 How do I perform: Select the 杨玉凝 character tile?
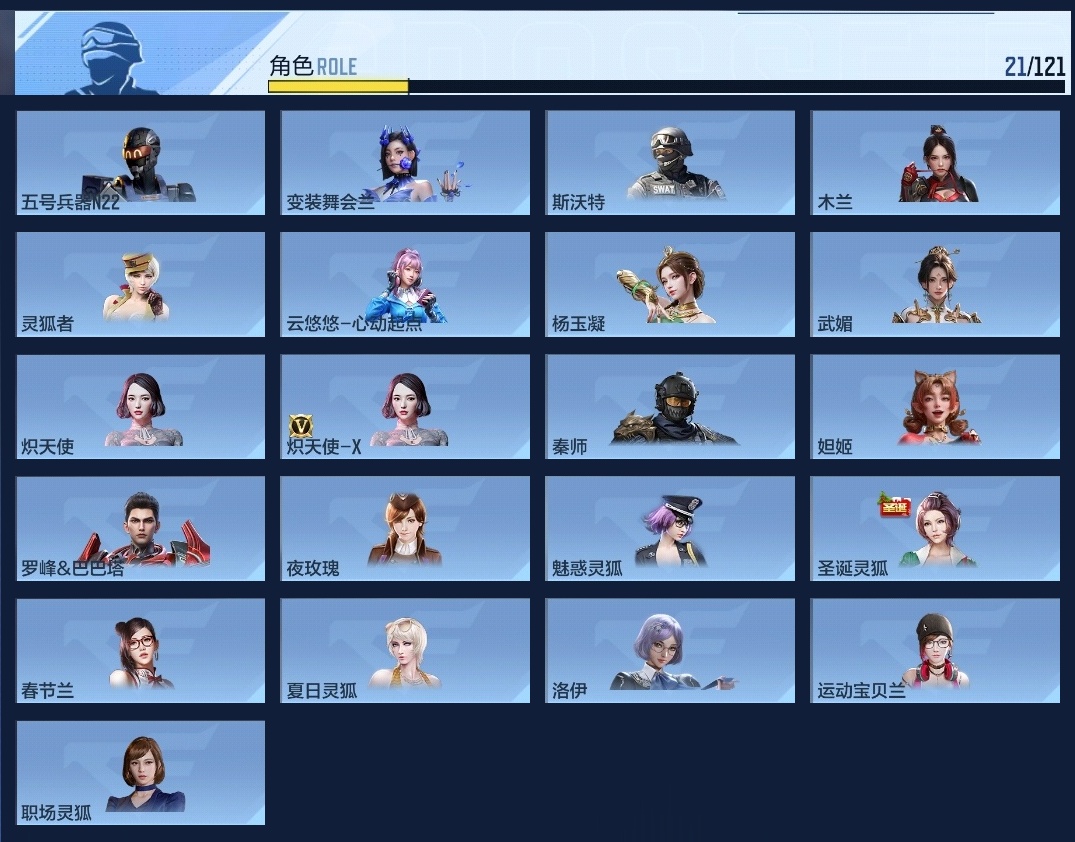670,284
